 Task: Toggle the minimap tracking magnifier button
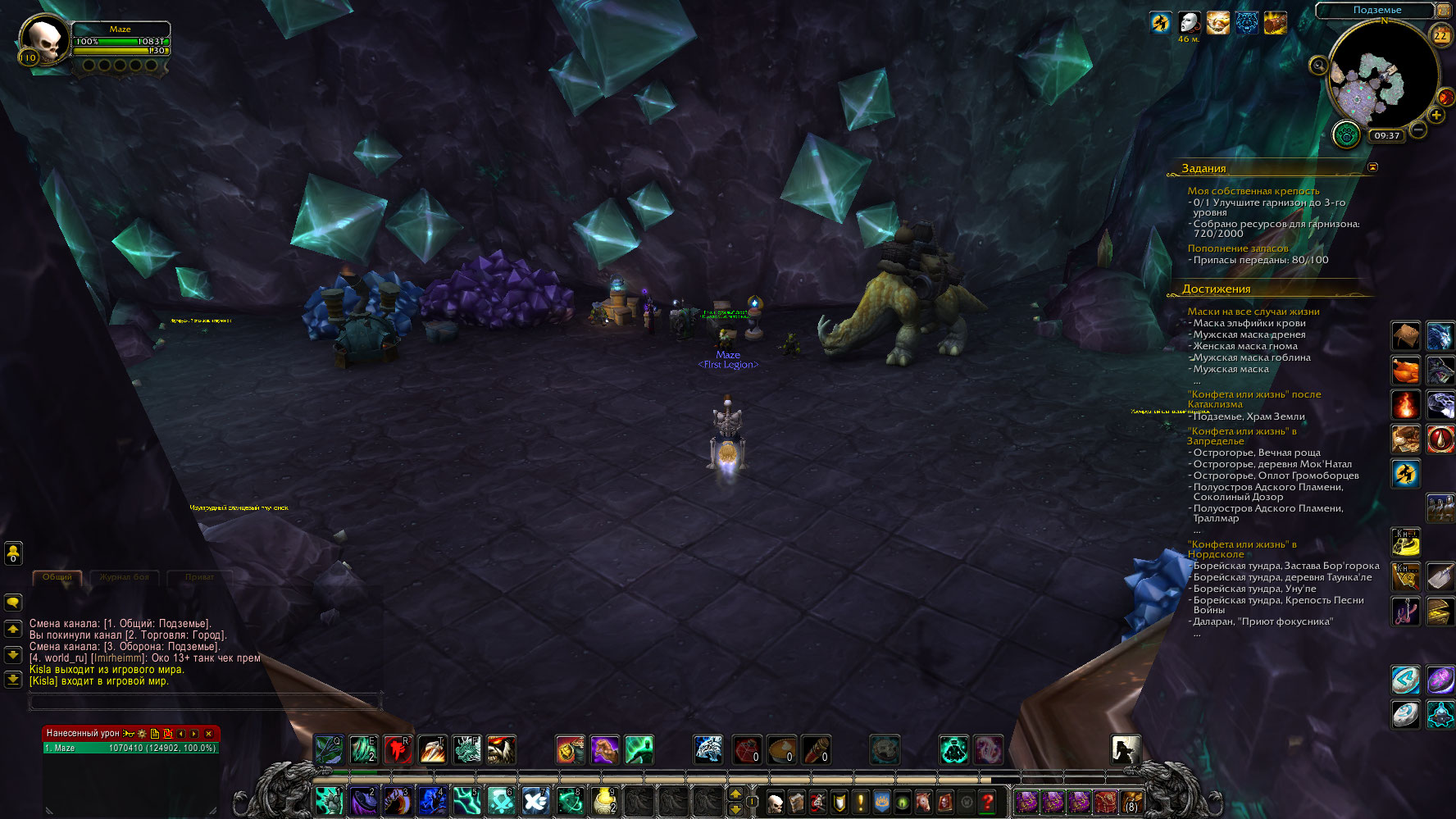(x=1318, y=66)
